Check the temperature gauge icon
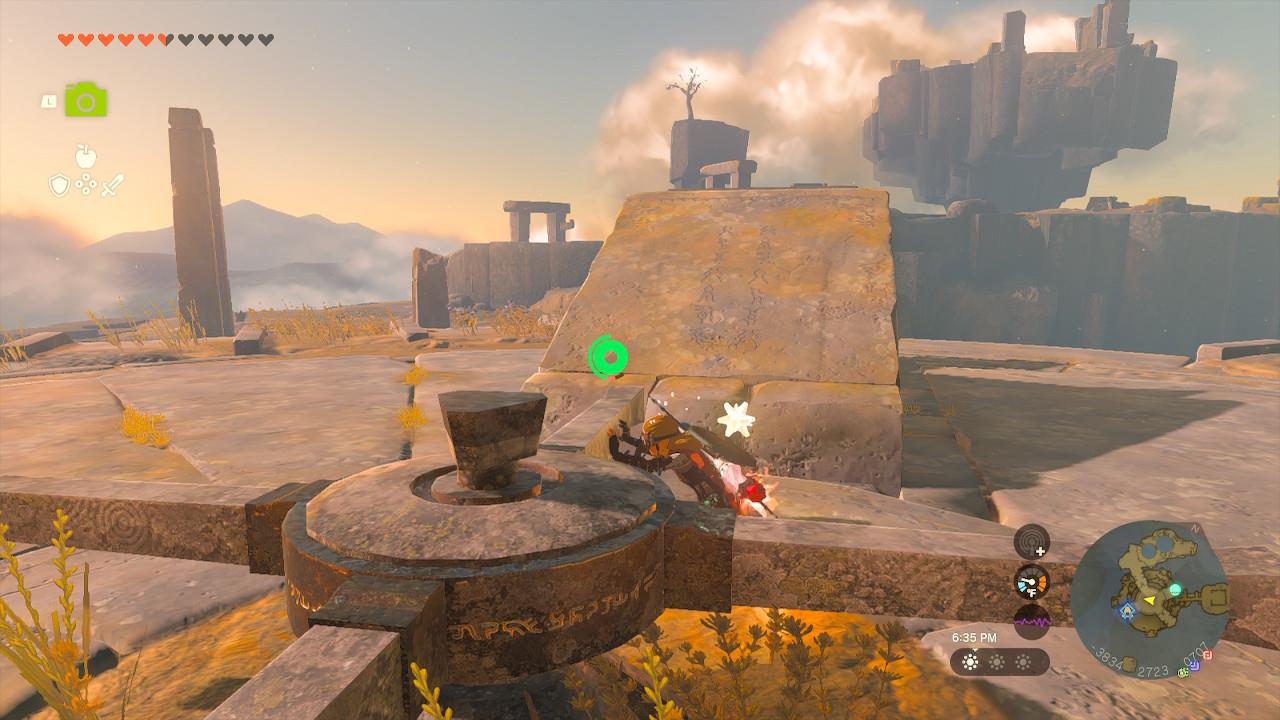 (x=1031, y=582)
